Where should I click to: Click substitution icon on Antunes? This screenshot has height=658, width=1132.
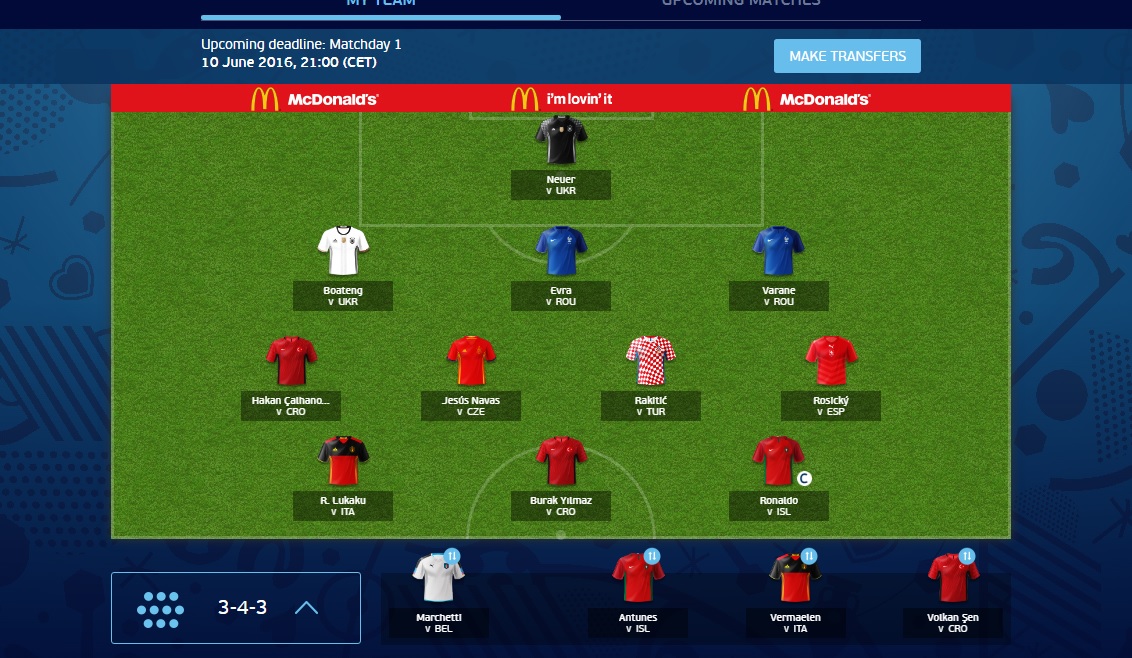[651, 556]
